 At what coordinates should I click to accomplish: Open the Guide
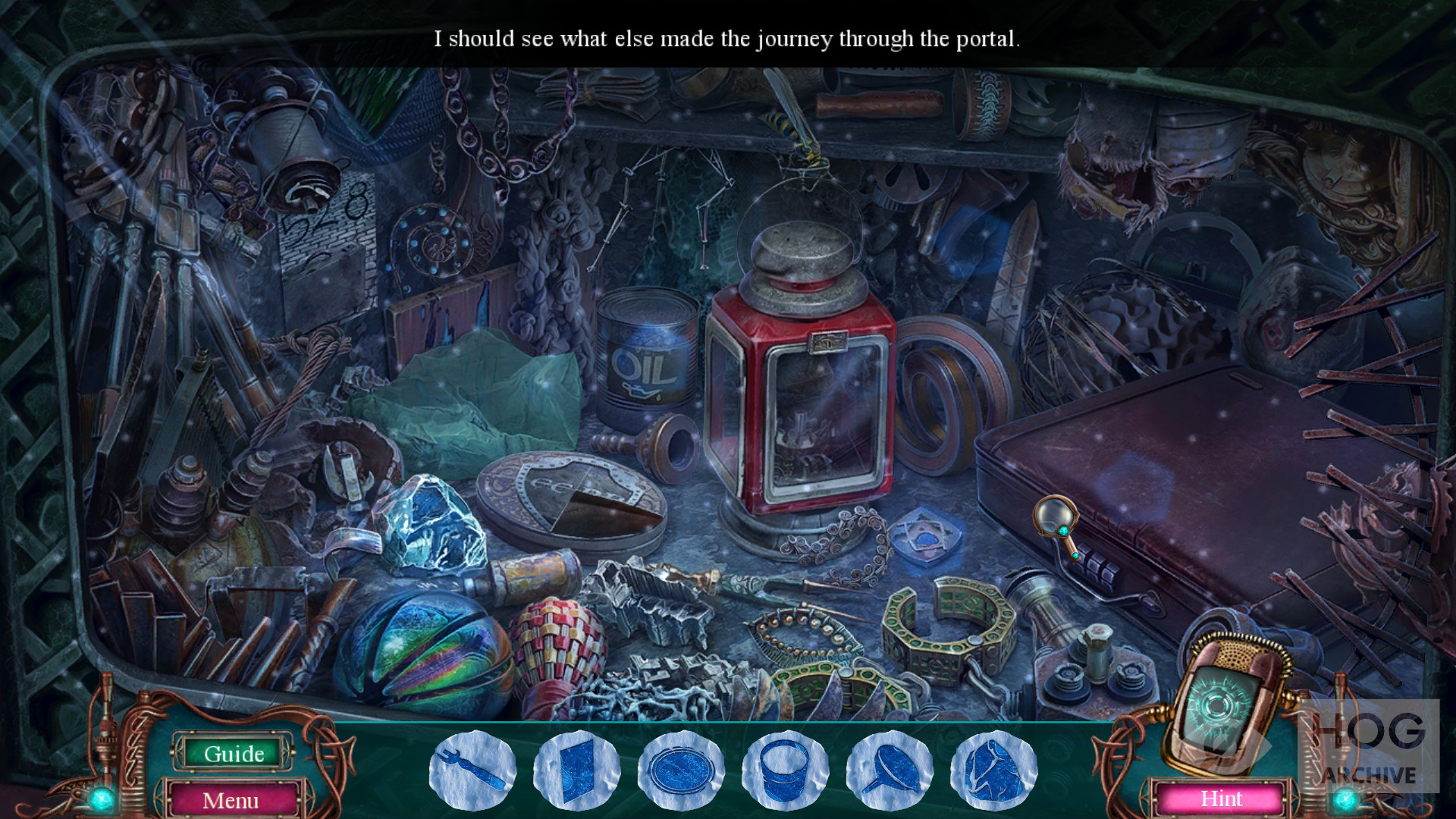tap(234, 753)
